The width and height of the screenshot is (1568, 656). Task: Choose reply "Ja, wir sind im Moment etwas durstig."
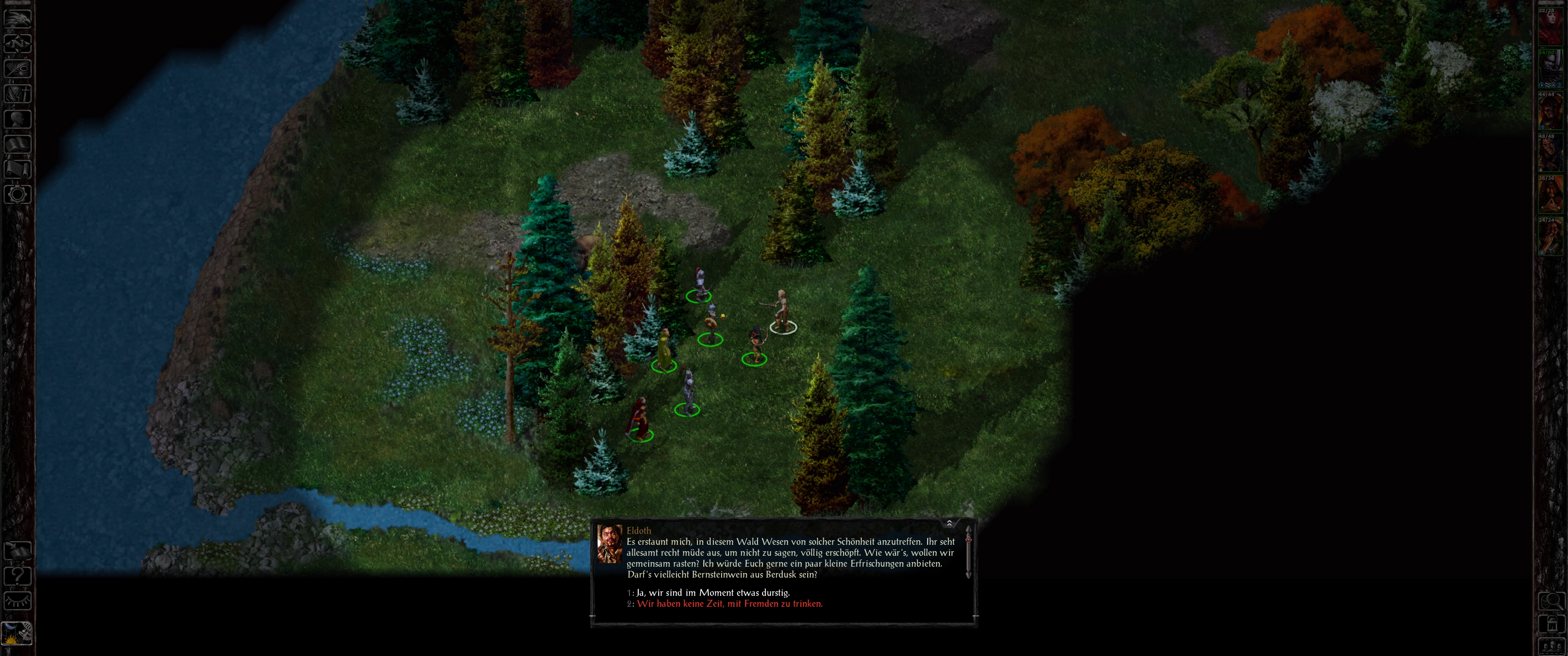click(713, 592)
